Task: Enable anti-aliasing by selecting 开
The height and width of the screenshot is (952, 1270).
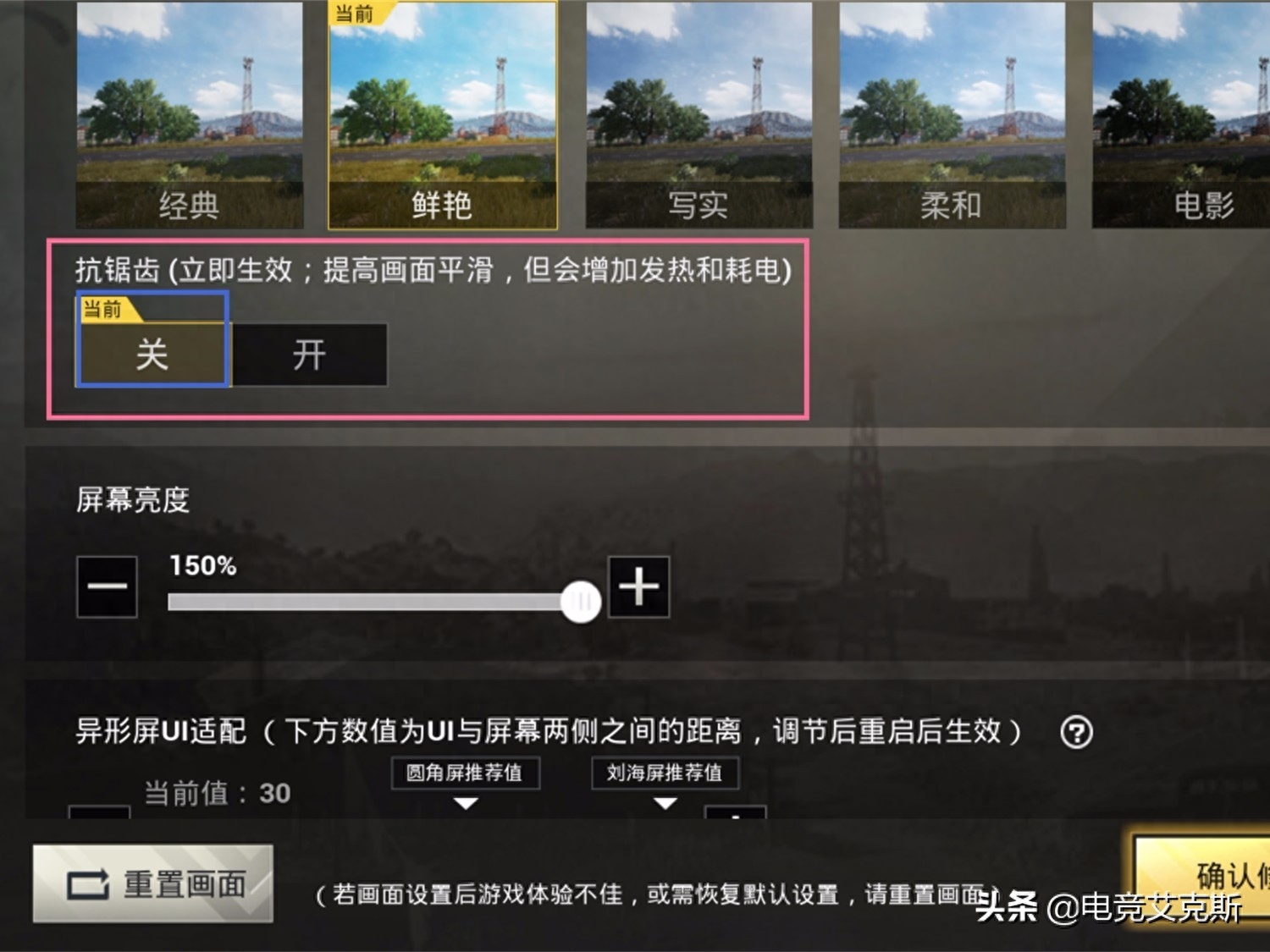Action: point(308,355)
